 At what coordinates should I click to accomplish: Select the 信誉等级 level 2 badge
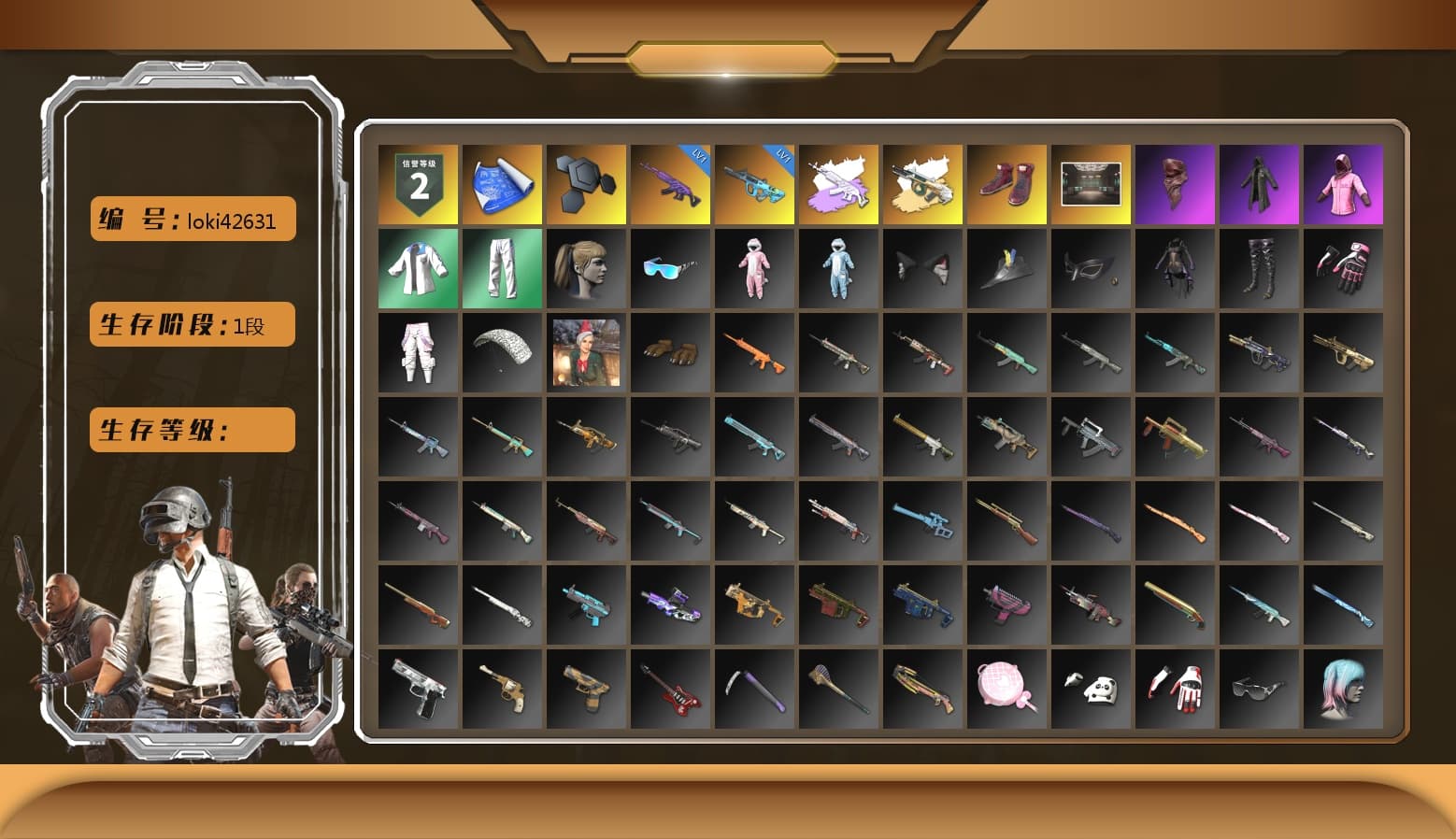418,183
